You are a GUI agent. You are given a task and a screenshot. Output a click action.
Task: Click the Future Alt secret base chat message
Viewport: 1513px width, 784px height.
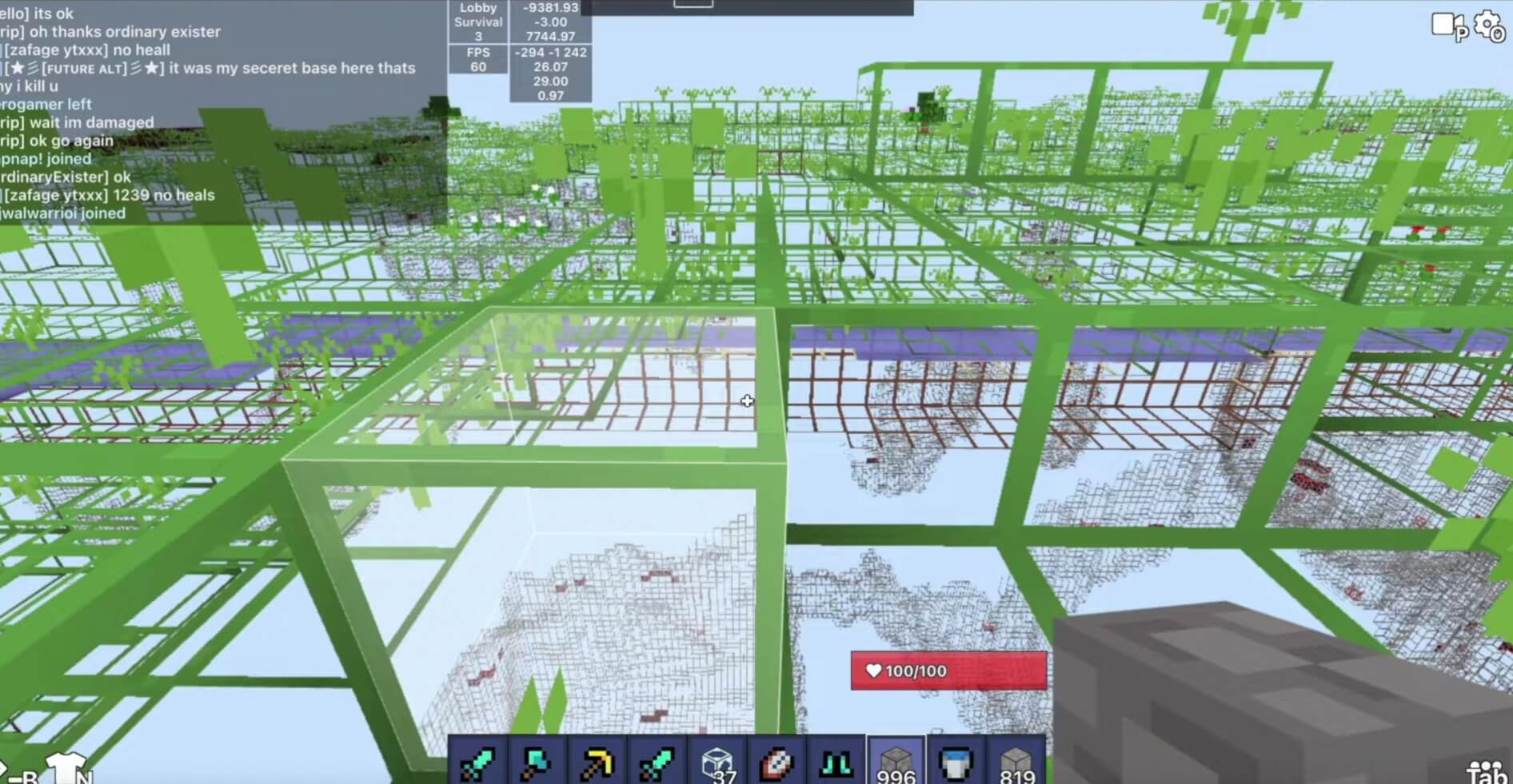[208, 68]
